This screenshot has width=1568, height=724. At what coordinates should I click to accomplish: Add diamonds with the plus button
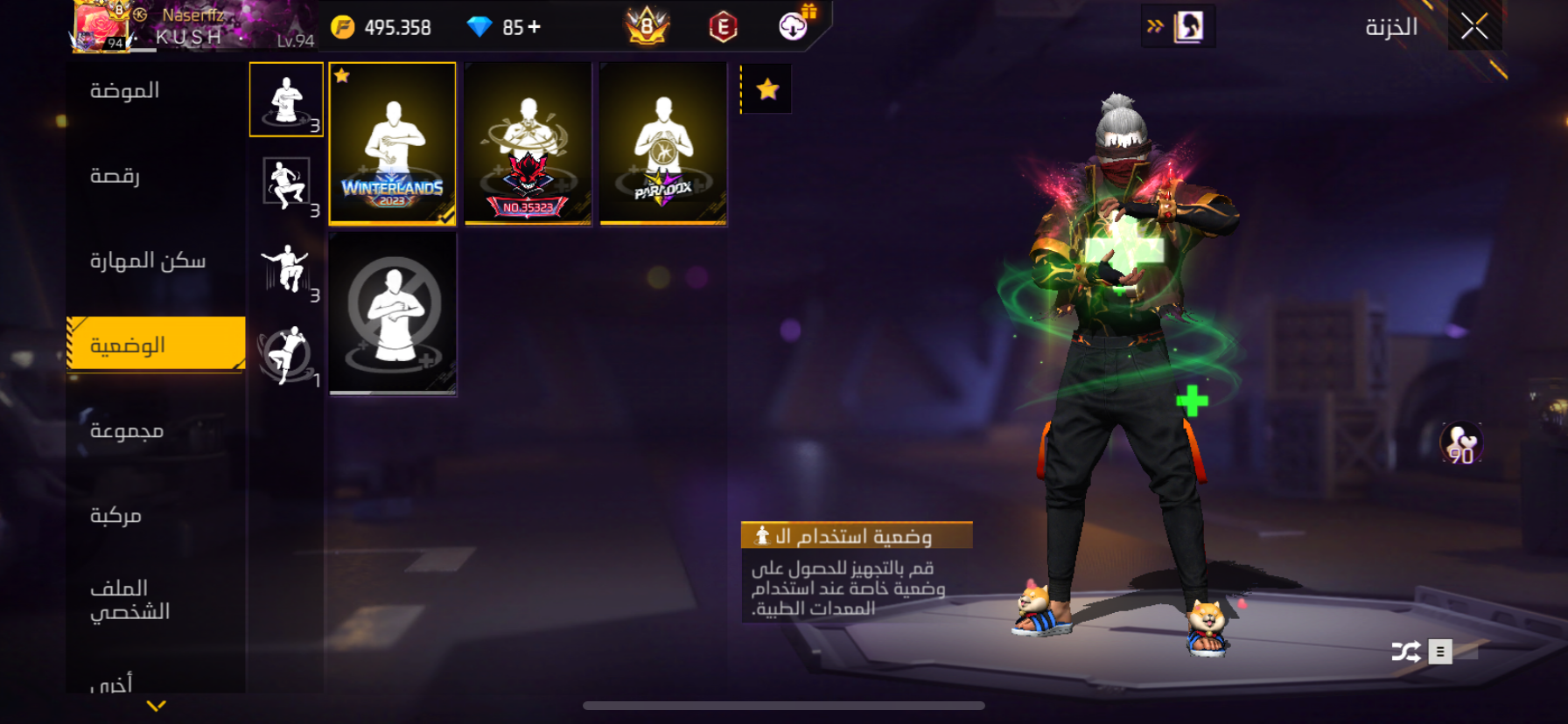click(x=534, y=27)
